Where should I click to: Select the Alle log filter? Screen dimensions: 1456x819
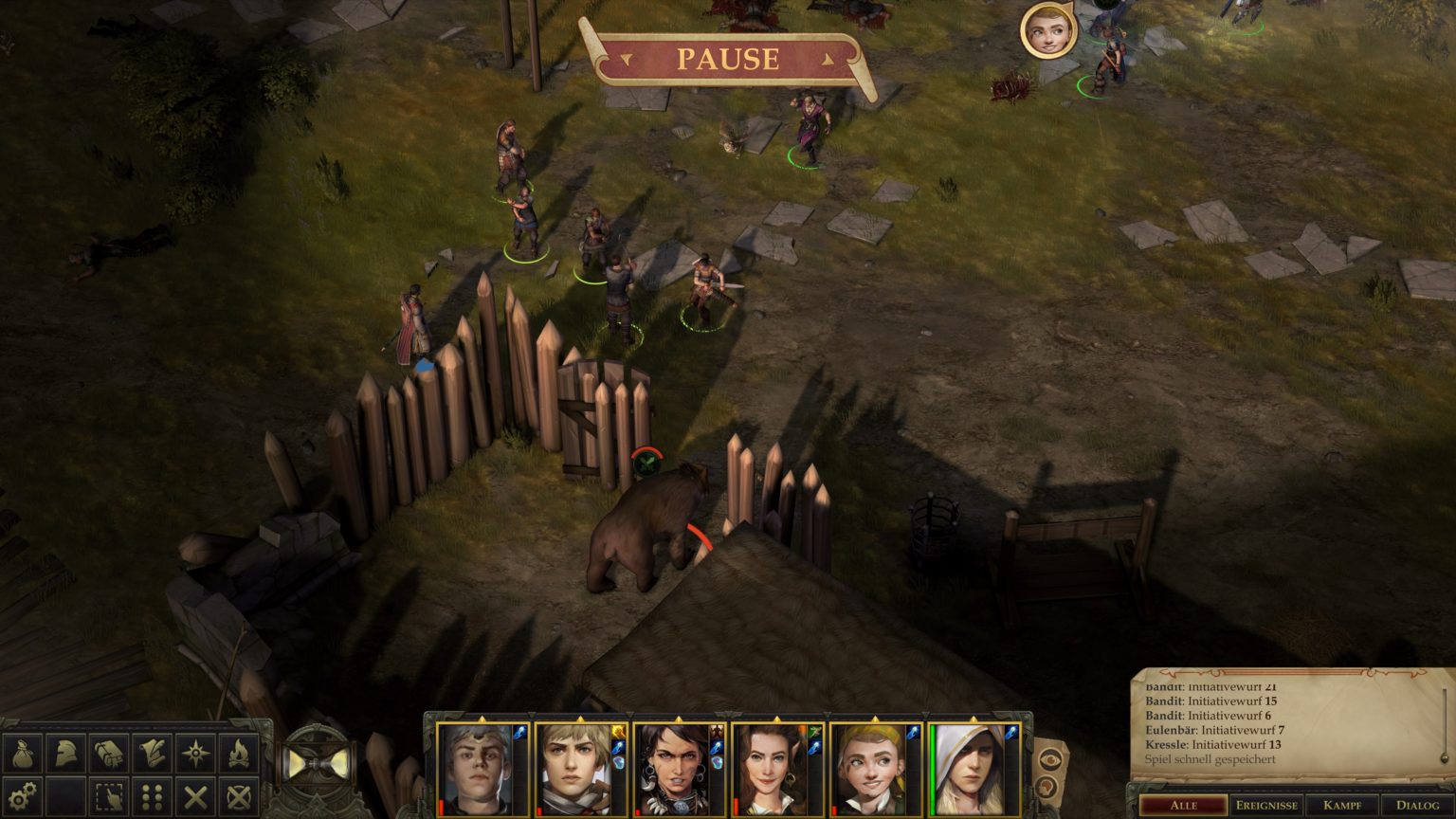pyautogui.click(x=1183, y=805)
